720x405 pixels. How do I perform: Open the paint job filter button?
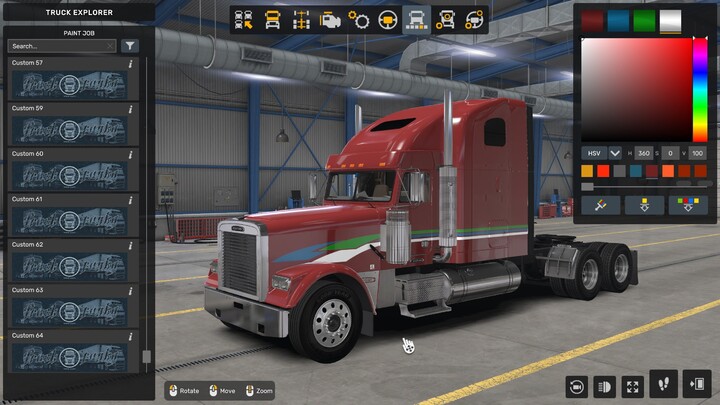pos(130,46)
